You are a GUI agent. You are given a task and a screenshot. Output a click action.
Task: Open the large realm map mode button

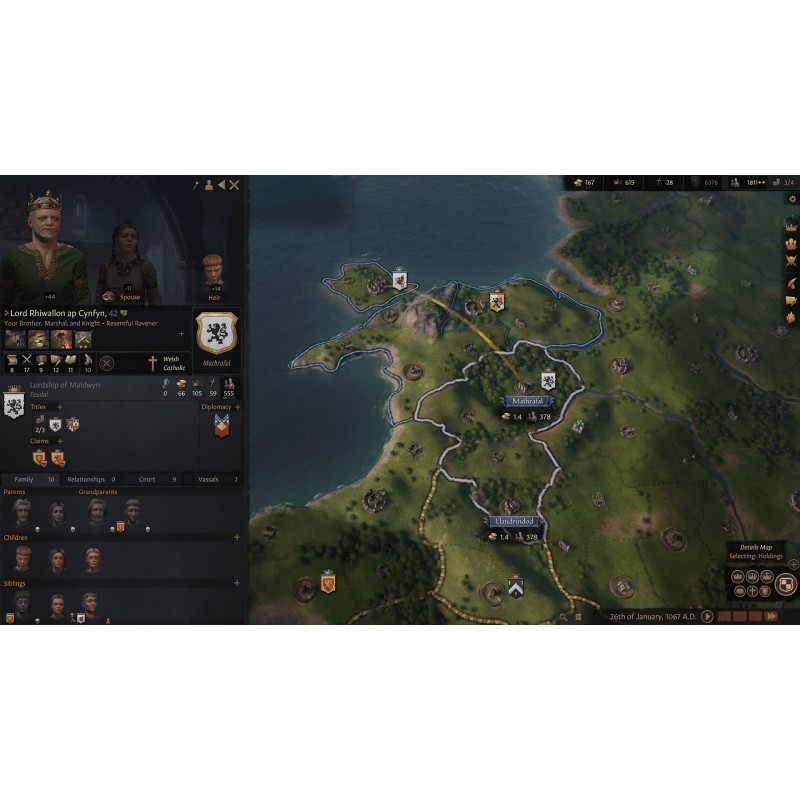(x=786, y=584)
